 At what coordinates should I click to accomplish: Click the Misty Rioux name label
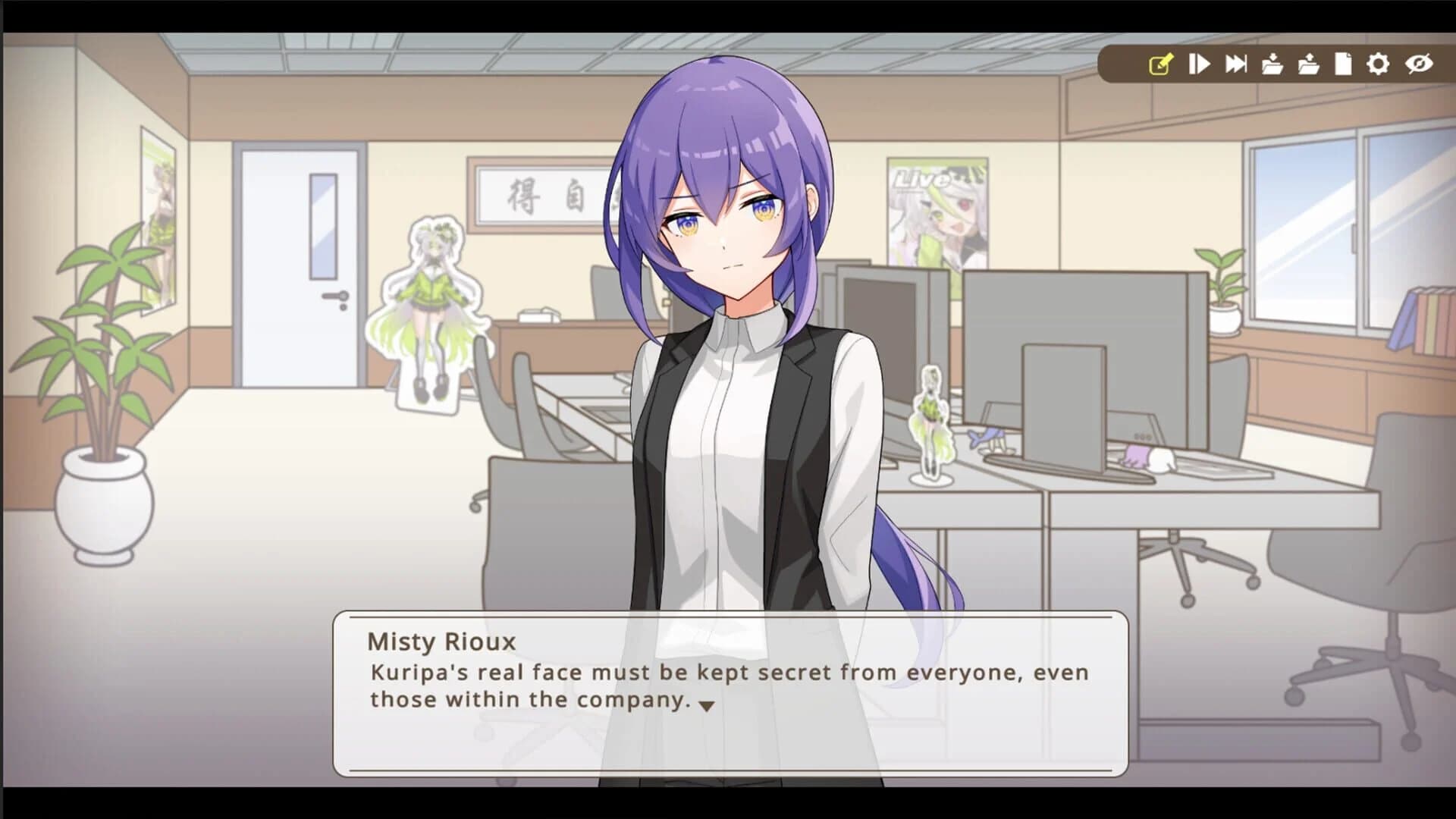pyautogui.click(x=440, y=641)
